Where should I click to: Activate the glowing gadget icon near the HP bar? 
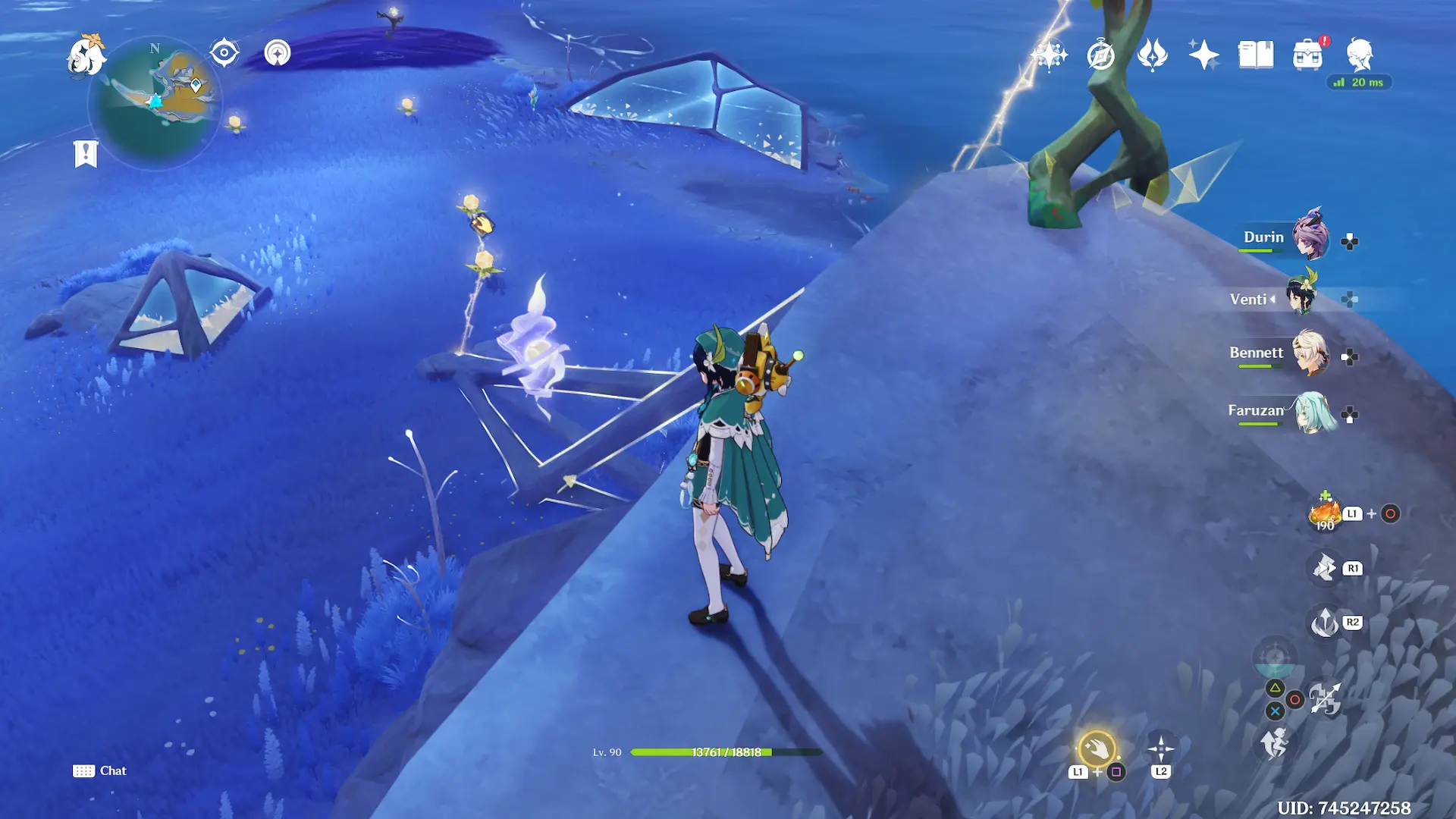(1097, 749)
